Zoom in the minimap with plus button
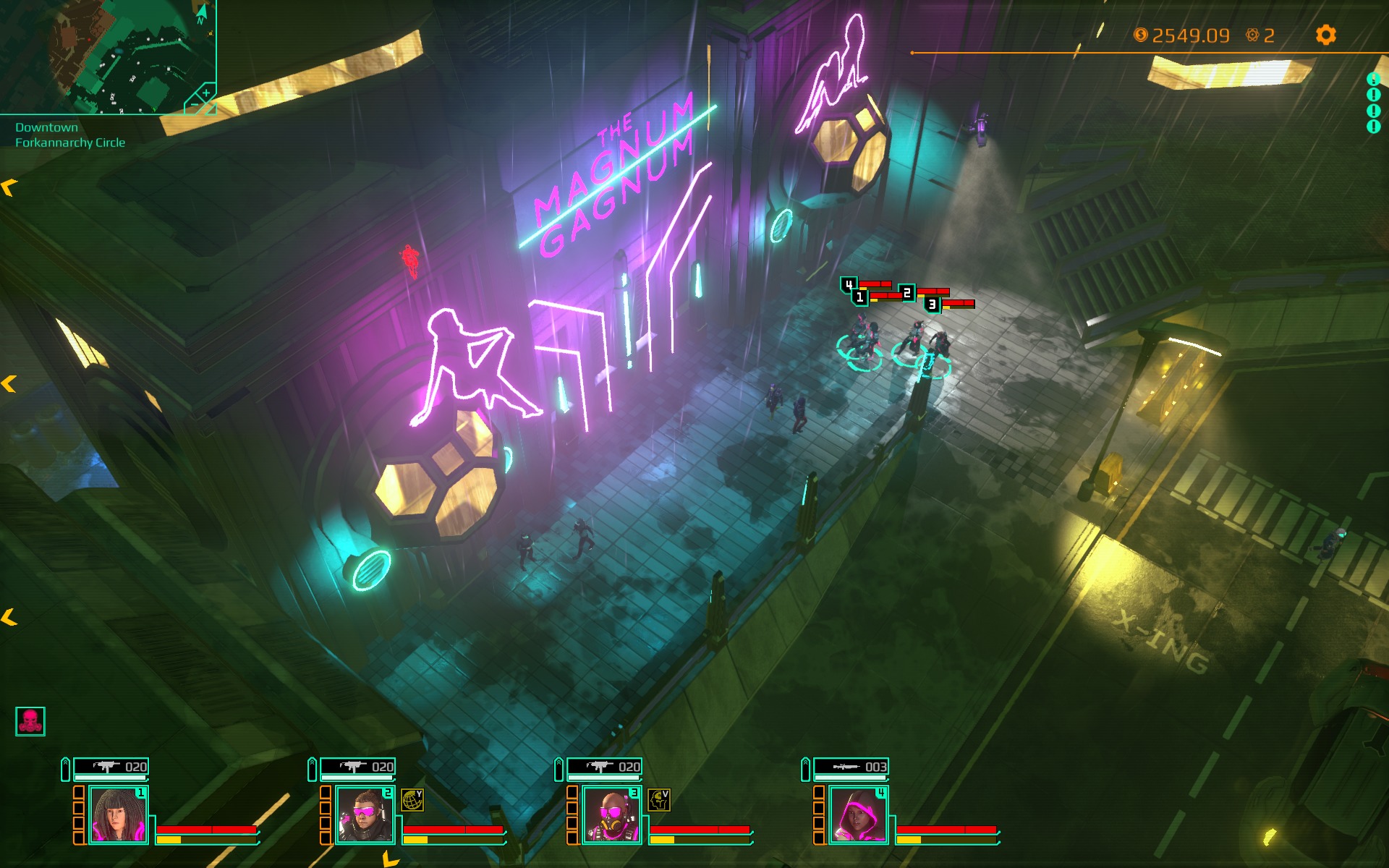Screen dimensions: 1389x868 coord(206,93)
